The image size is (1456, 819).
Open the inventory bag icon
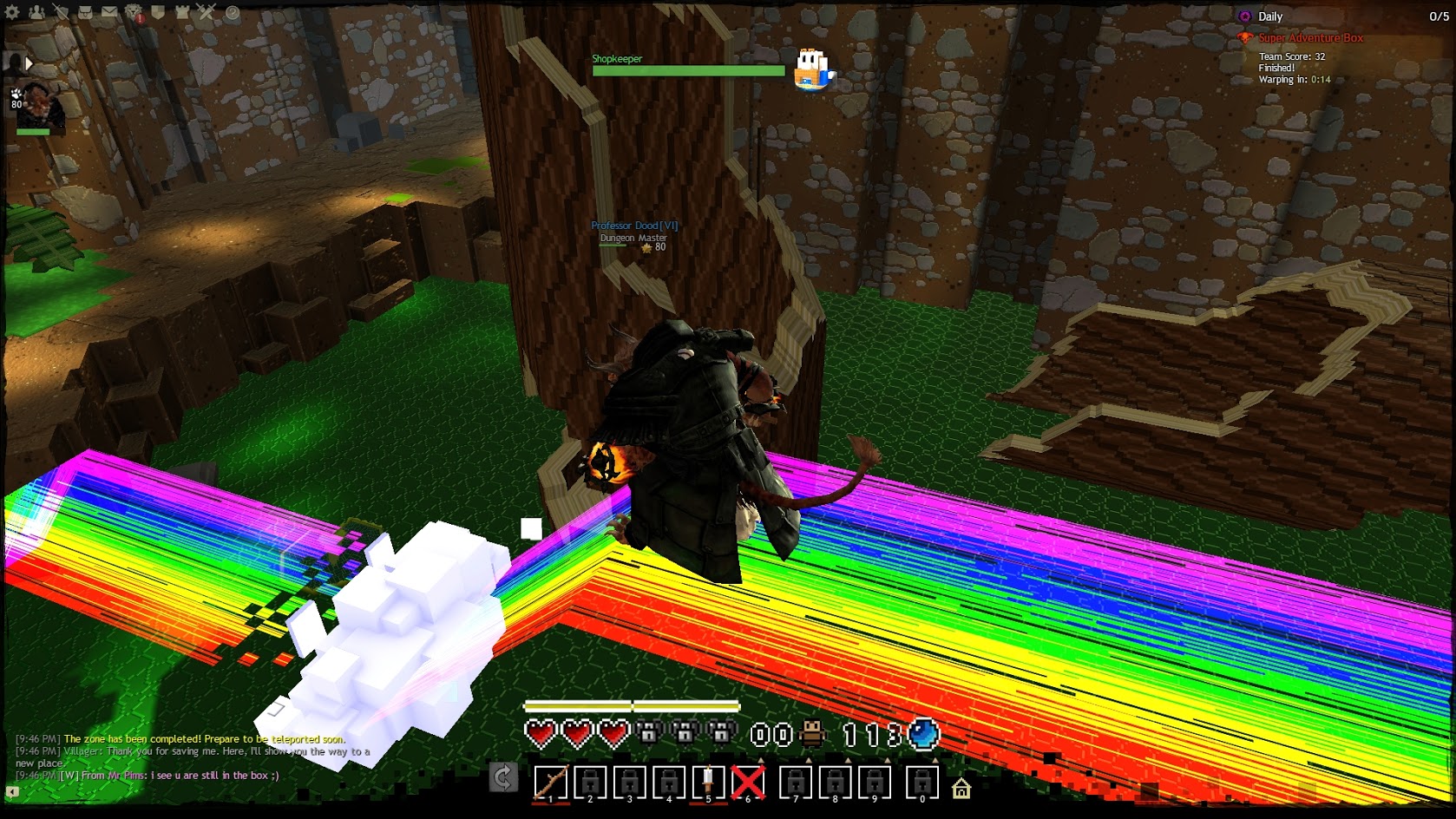click(85, 13)
